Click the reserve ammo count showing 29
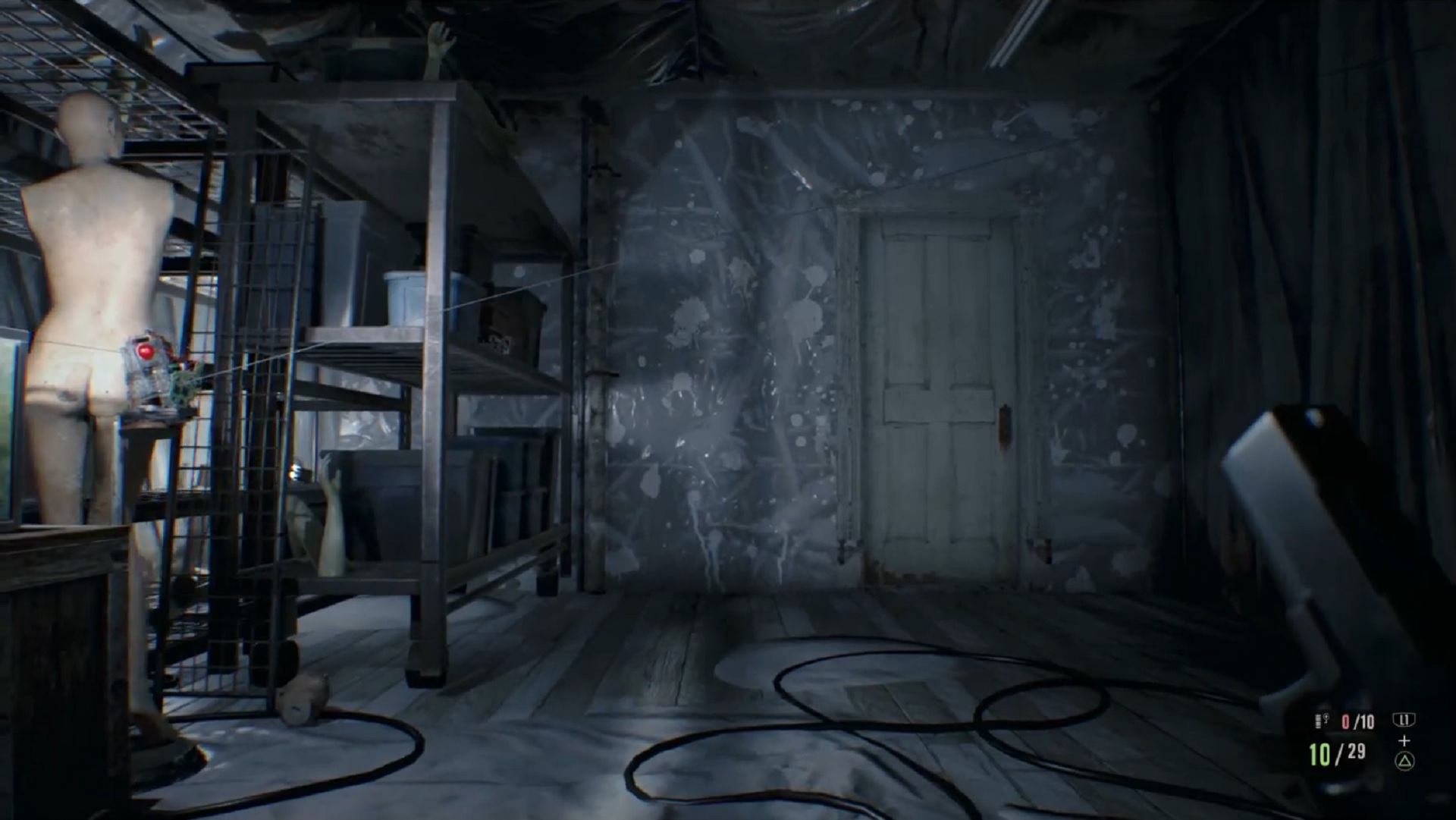The height and width of the screenshot is (820, 1456). coord(1357,751)
